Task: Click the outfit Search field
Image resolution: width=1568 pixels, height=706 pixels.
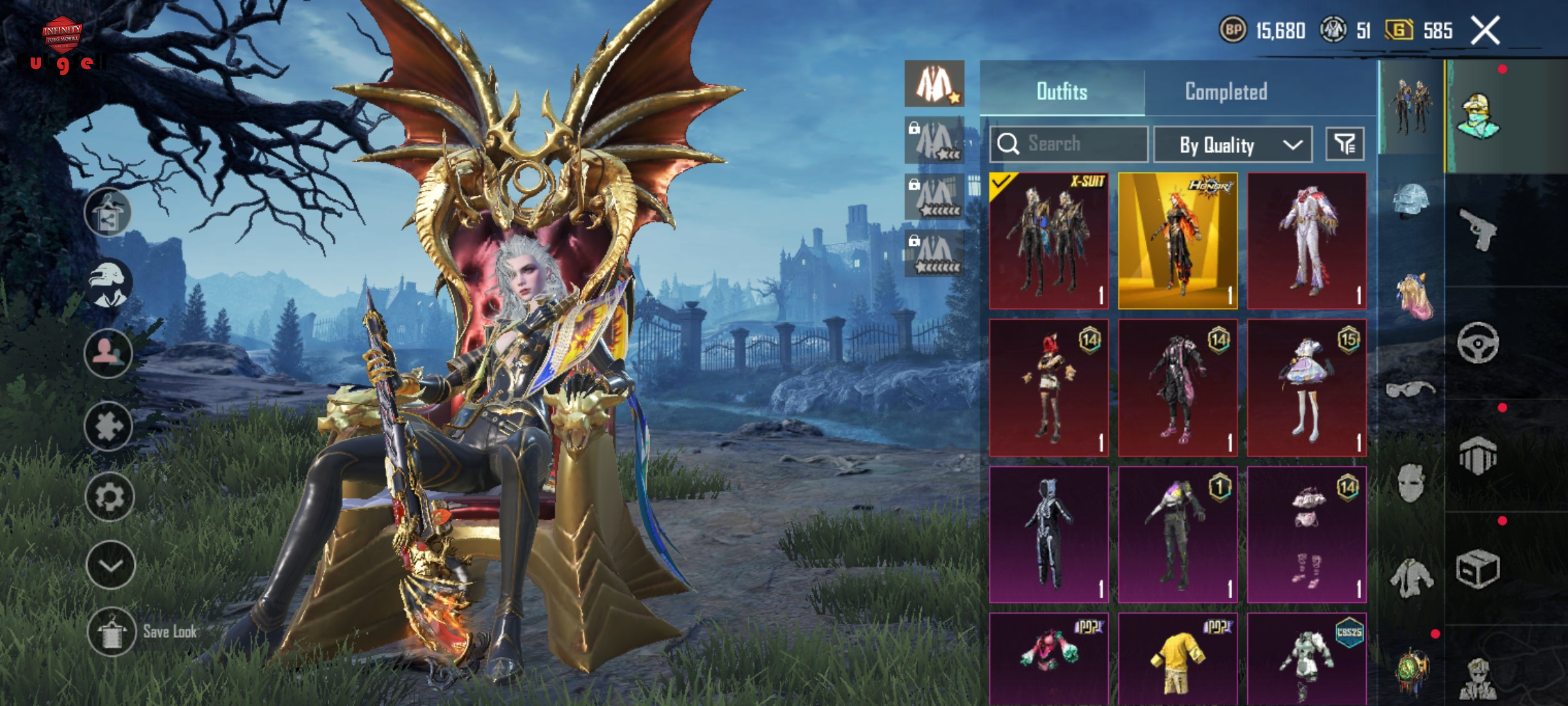Action: pyautogui.click(x=1069, y=144)
